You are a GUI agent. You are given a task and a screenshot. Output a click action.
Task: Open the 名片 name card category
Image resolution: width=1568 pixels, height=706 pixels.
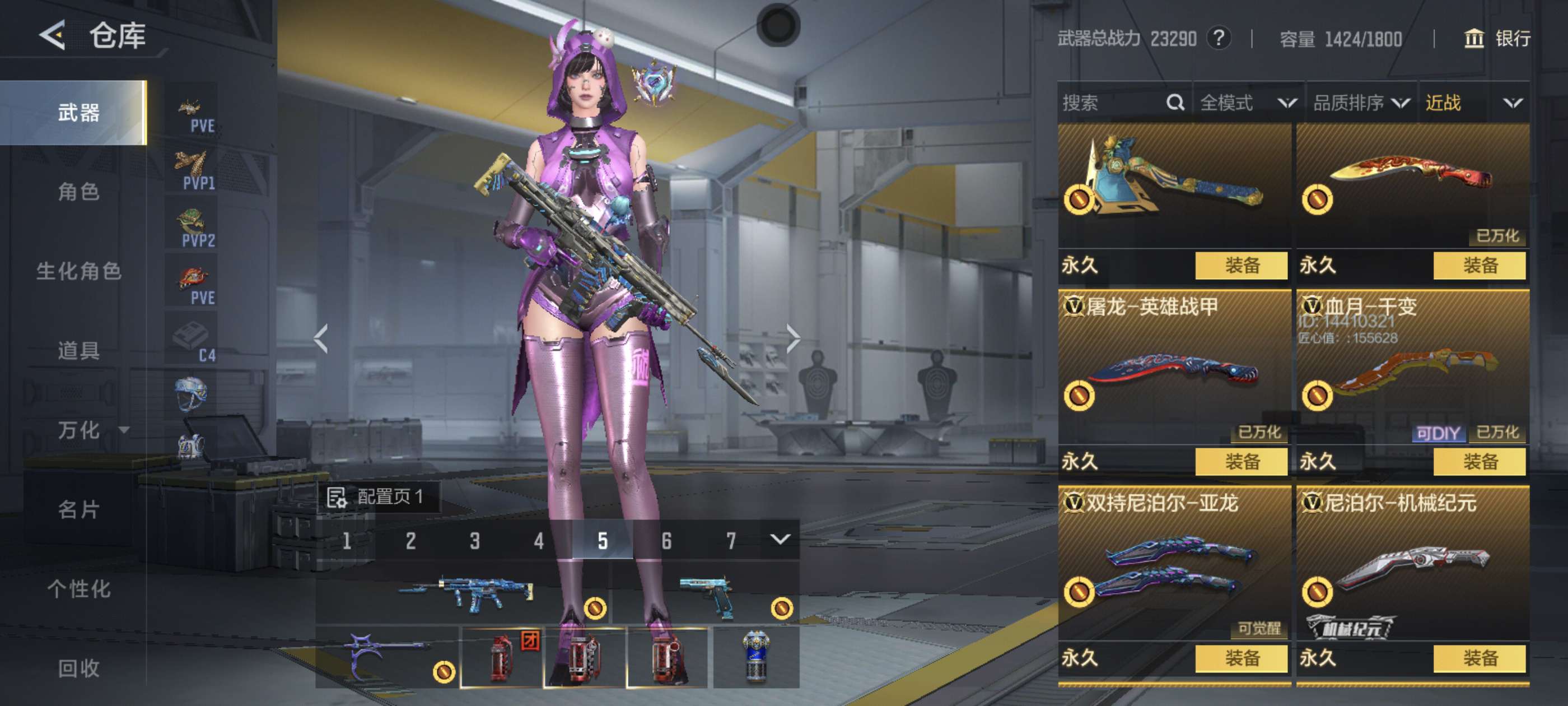(x=78, y=509)
